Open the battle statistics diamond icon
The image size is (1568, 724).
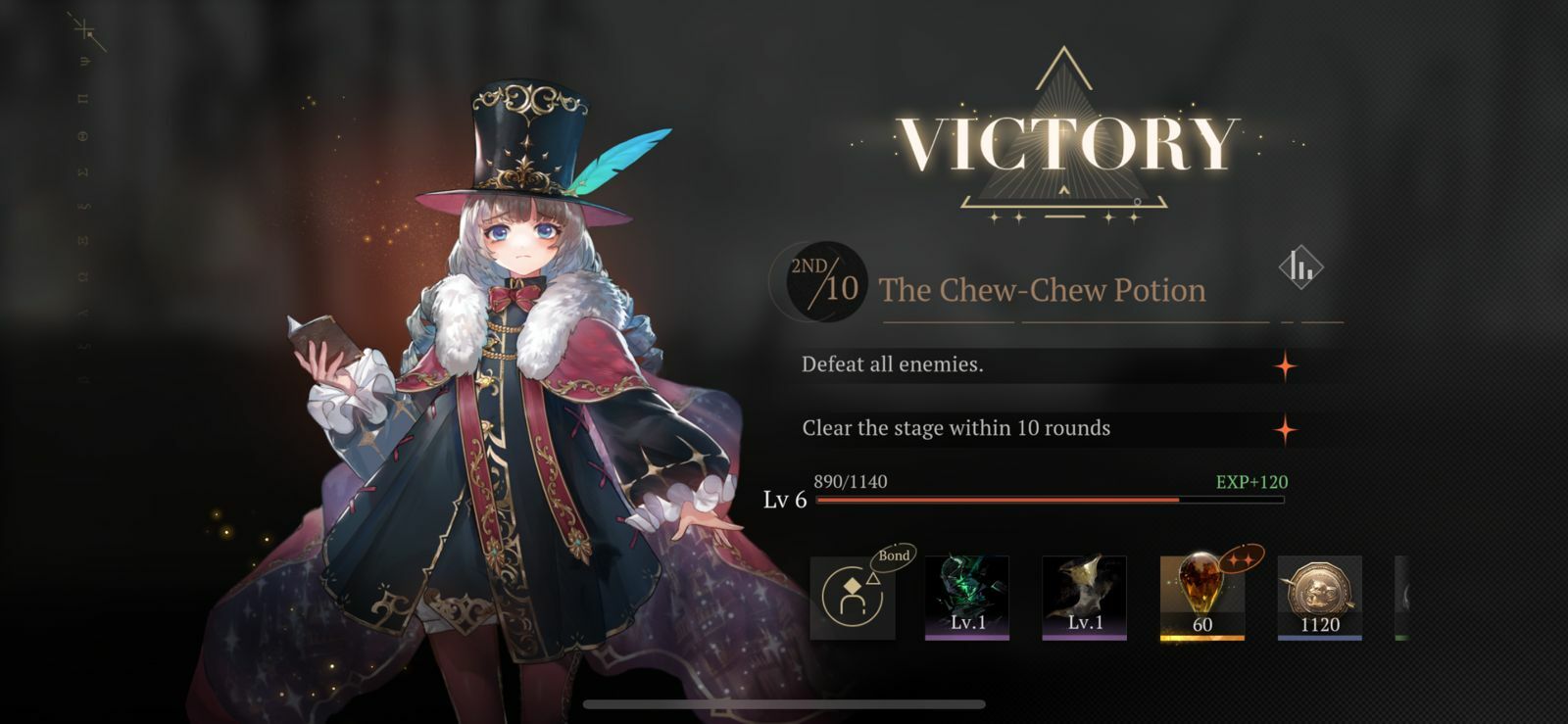click(x=1300, y=266)
